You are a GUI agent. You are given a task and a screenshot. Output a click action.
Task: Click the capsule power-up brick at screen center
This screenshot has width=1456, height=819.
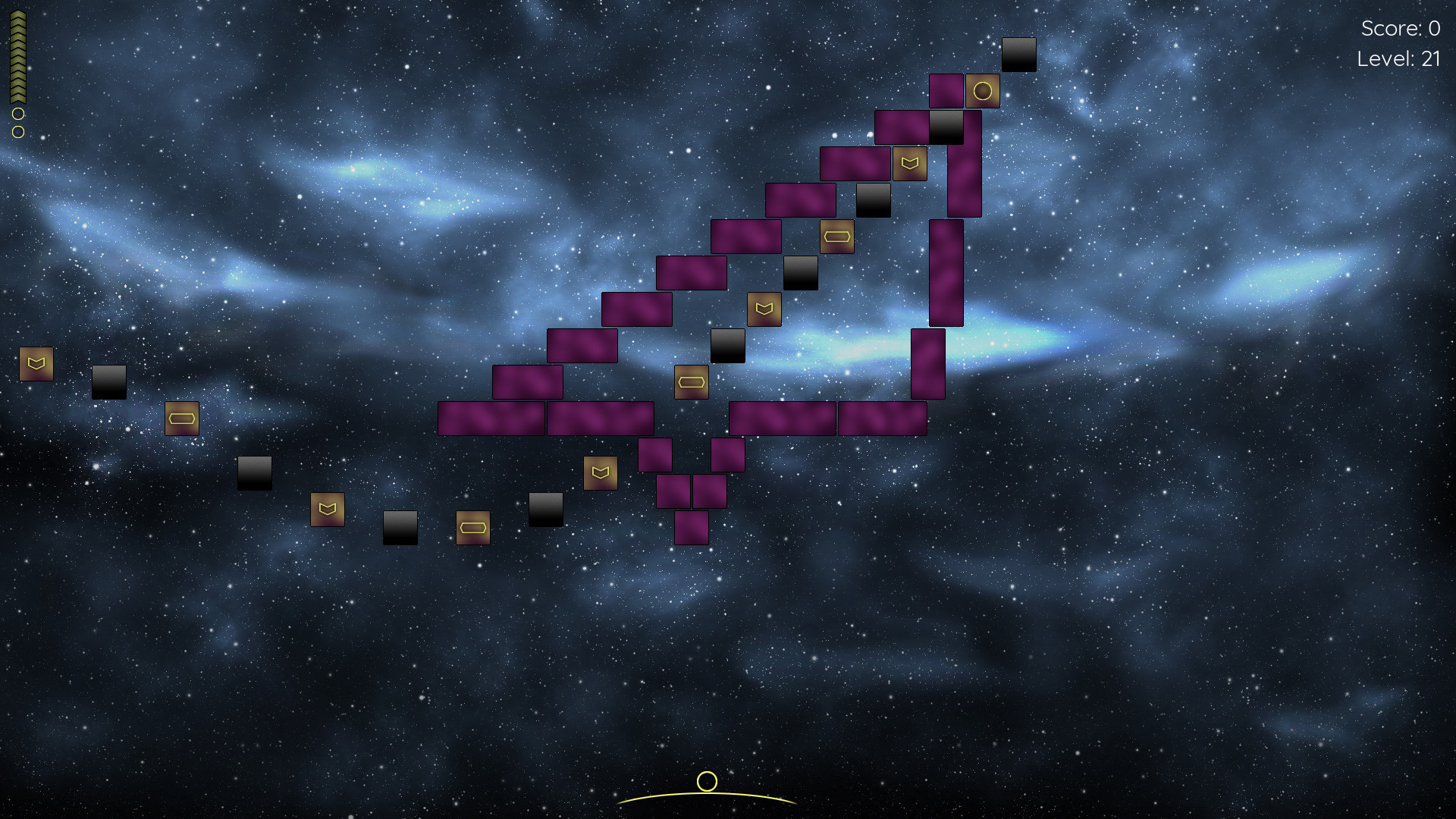tap(692, 382)
